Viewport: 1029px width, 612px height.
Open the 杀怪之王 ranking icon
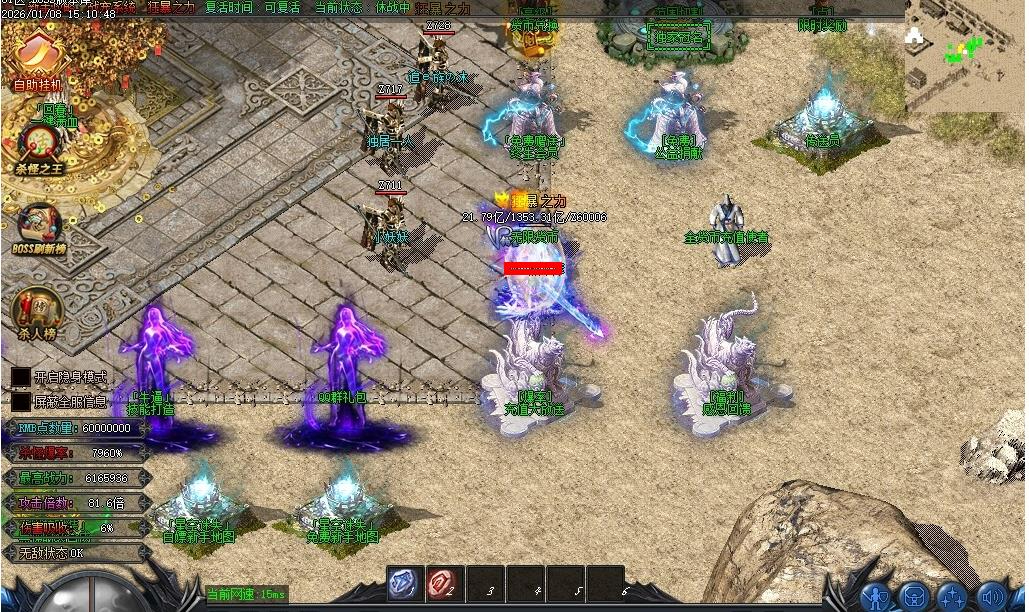[x=38, y=143]
